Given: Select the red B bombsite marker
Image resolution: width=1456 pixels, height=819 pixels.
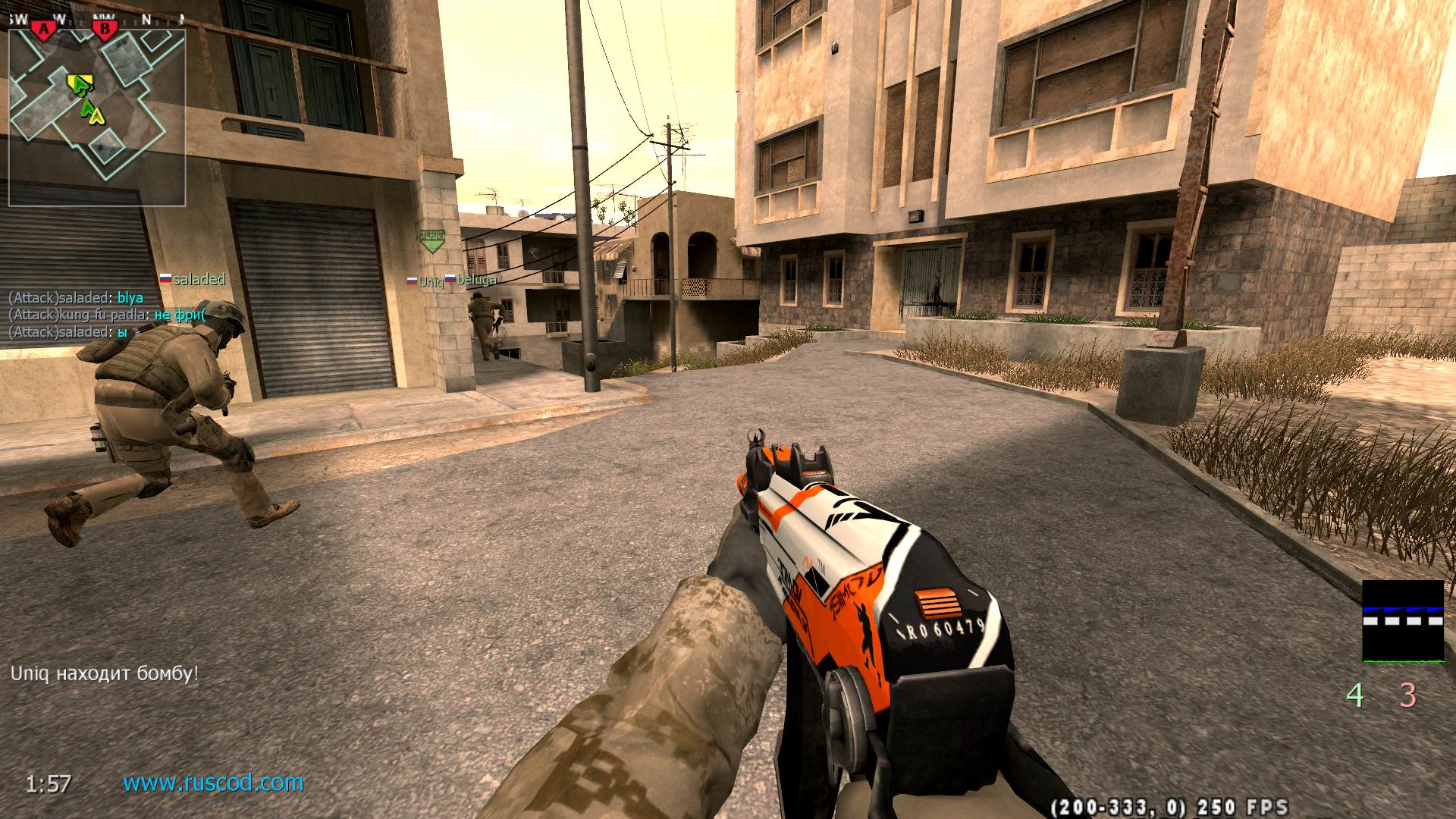Looking at the screenshot, I should tap(105, 30).
